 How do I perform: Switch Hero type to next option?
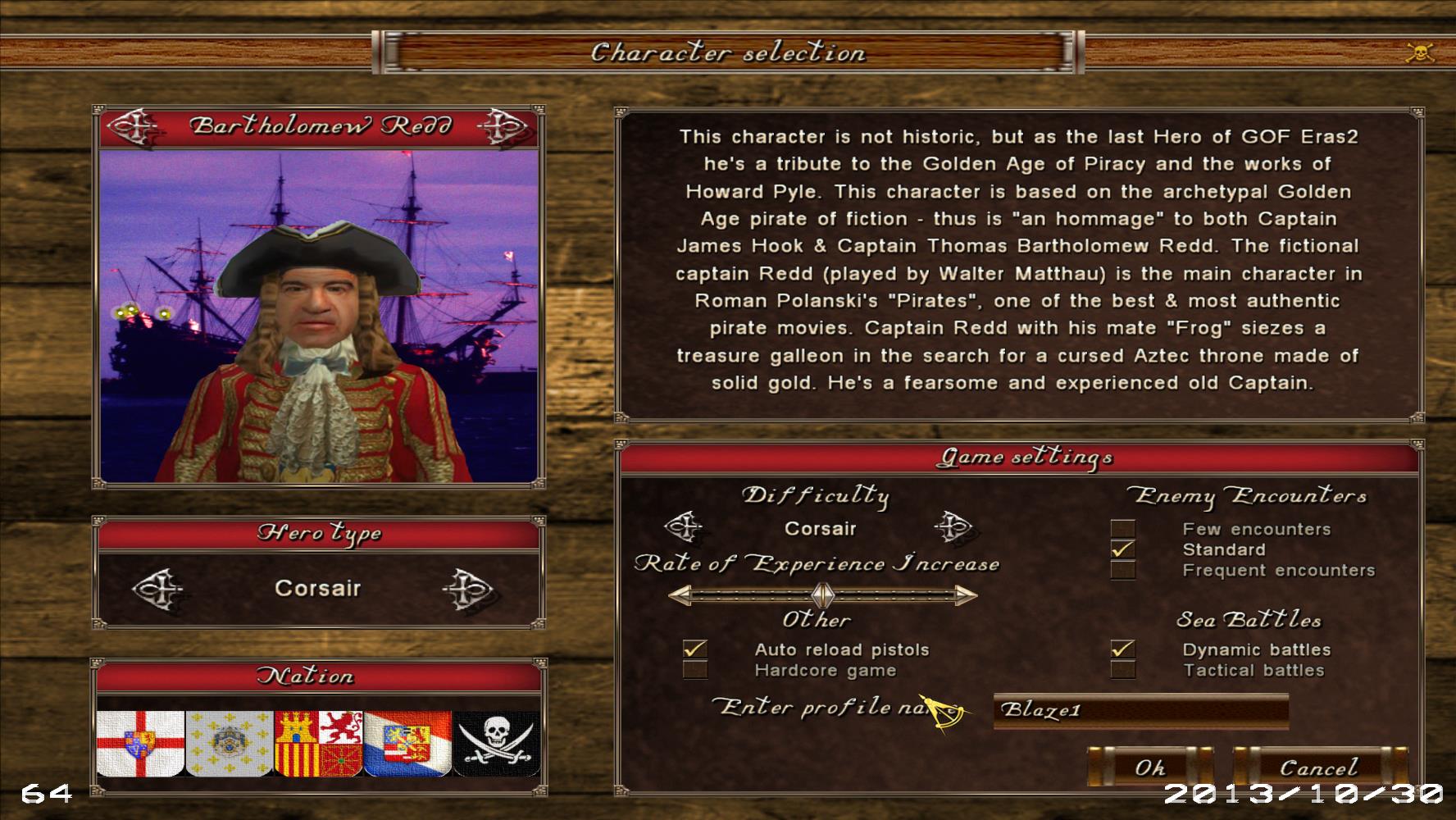pyautogui.click(x=467, y=588)
